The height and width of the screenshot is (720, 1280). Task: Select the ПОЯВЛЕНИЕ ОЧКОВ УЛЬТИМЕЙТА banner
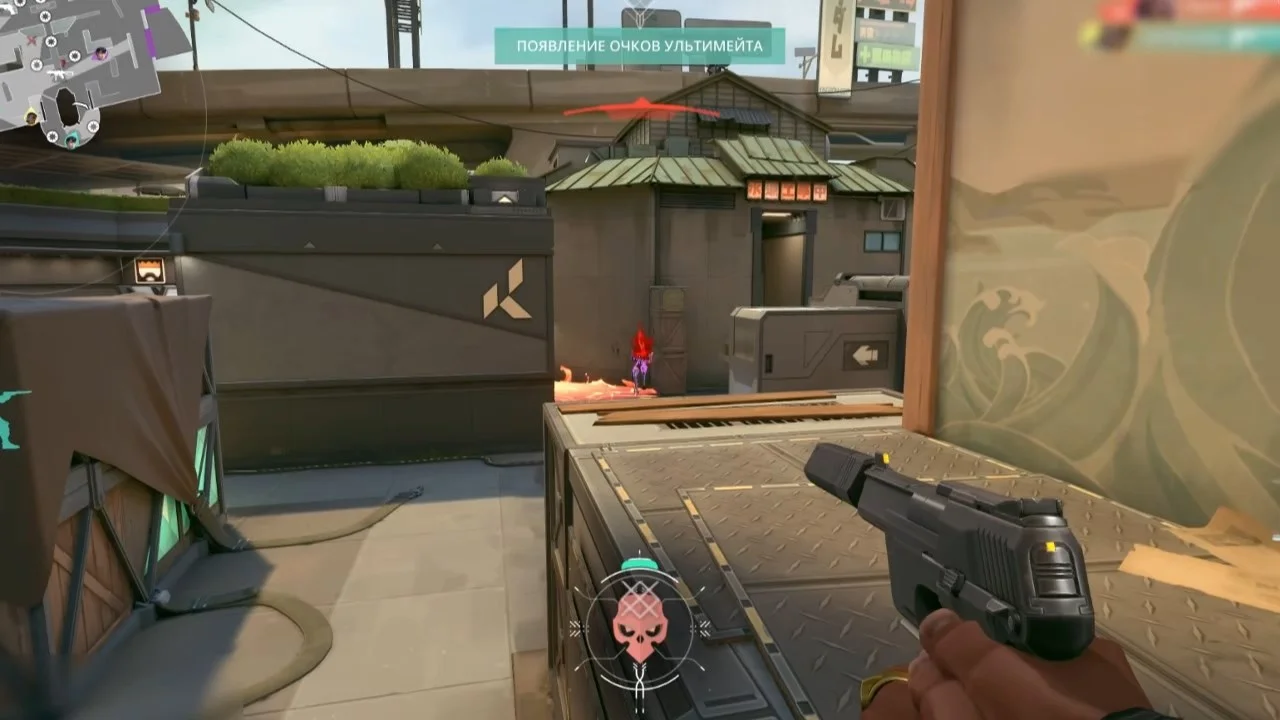coord(640,44)
